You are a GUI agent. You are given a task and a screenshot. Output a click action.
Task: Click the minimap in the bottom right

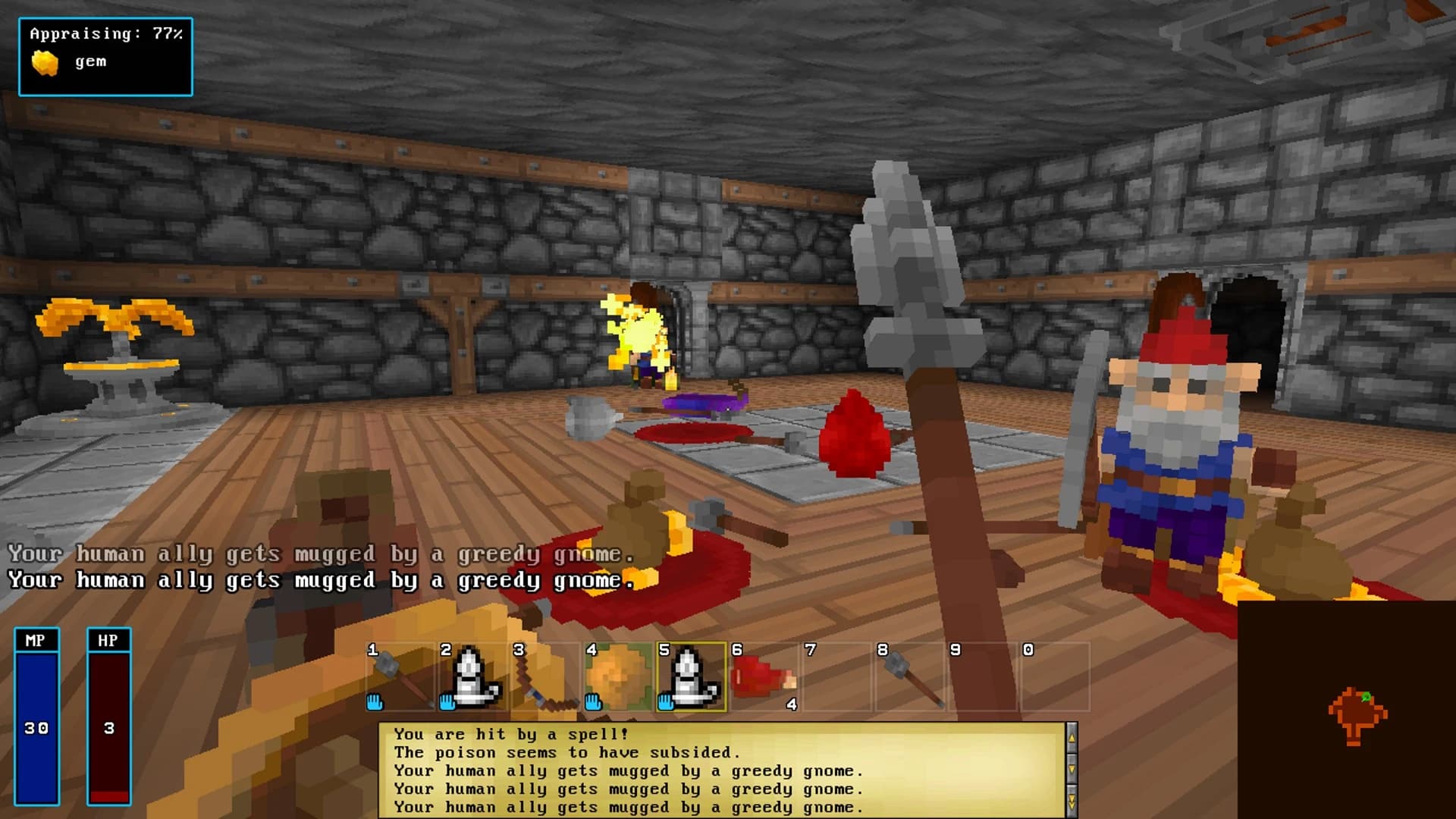coord(1346,709)
